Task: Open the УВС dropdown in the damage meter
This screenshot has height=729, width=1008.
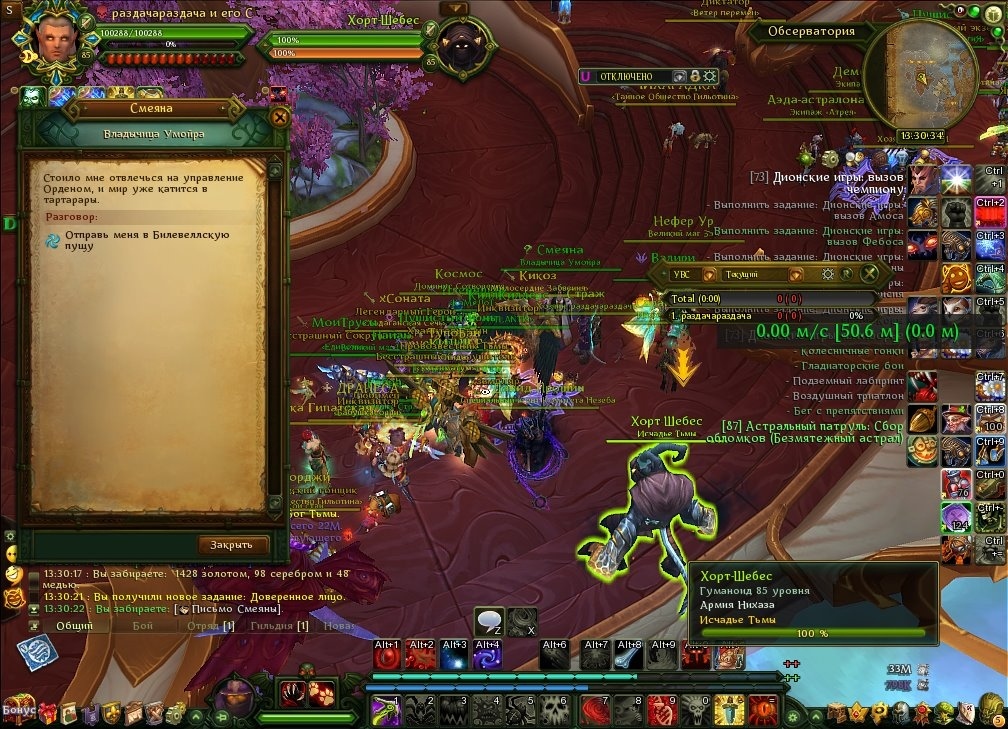Action: [694, 273]
